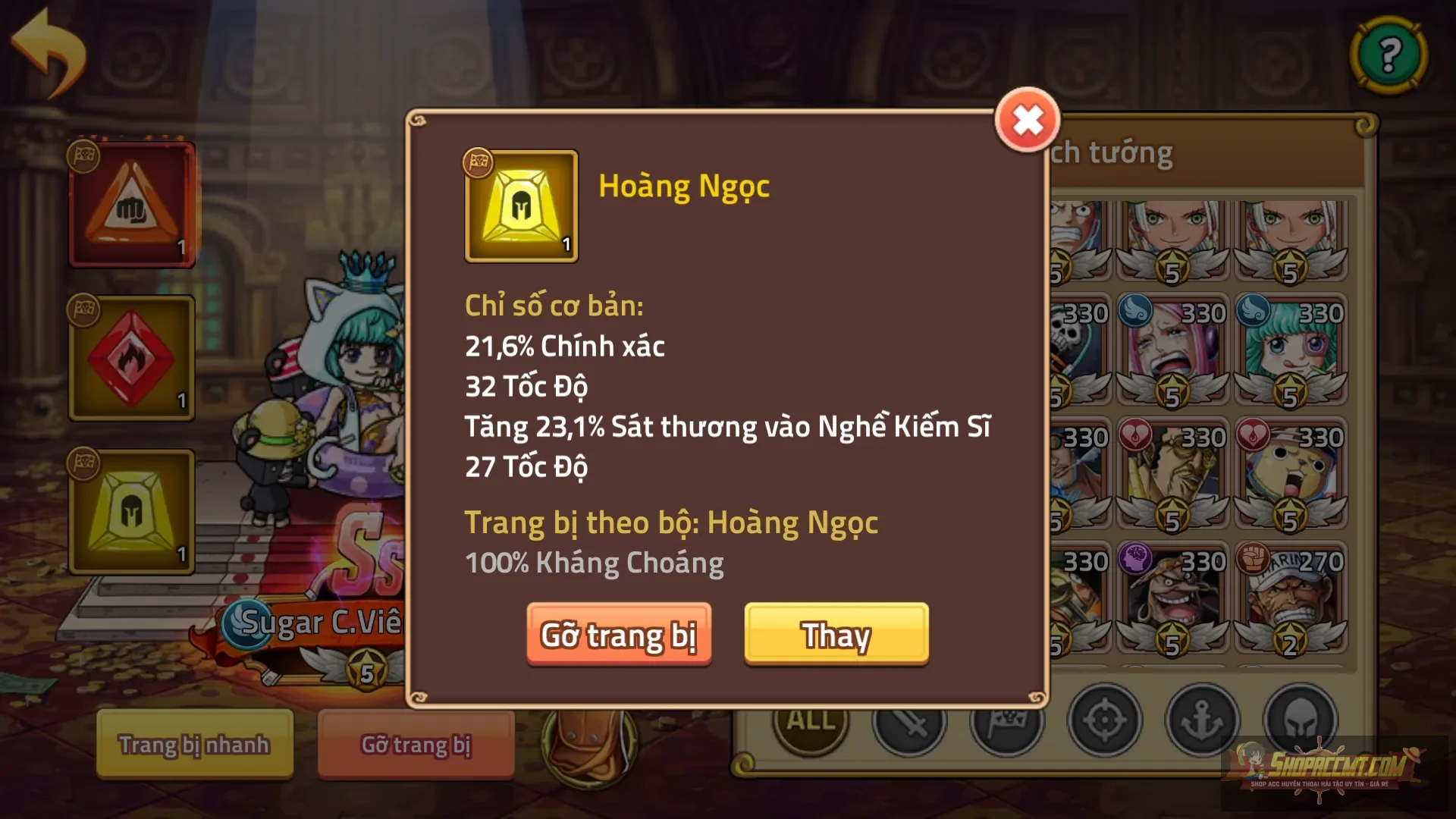Select the pink-haired crying hero portrait
1456x819 pixels.
[1172, 350]
